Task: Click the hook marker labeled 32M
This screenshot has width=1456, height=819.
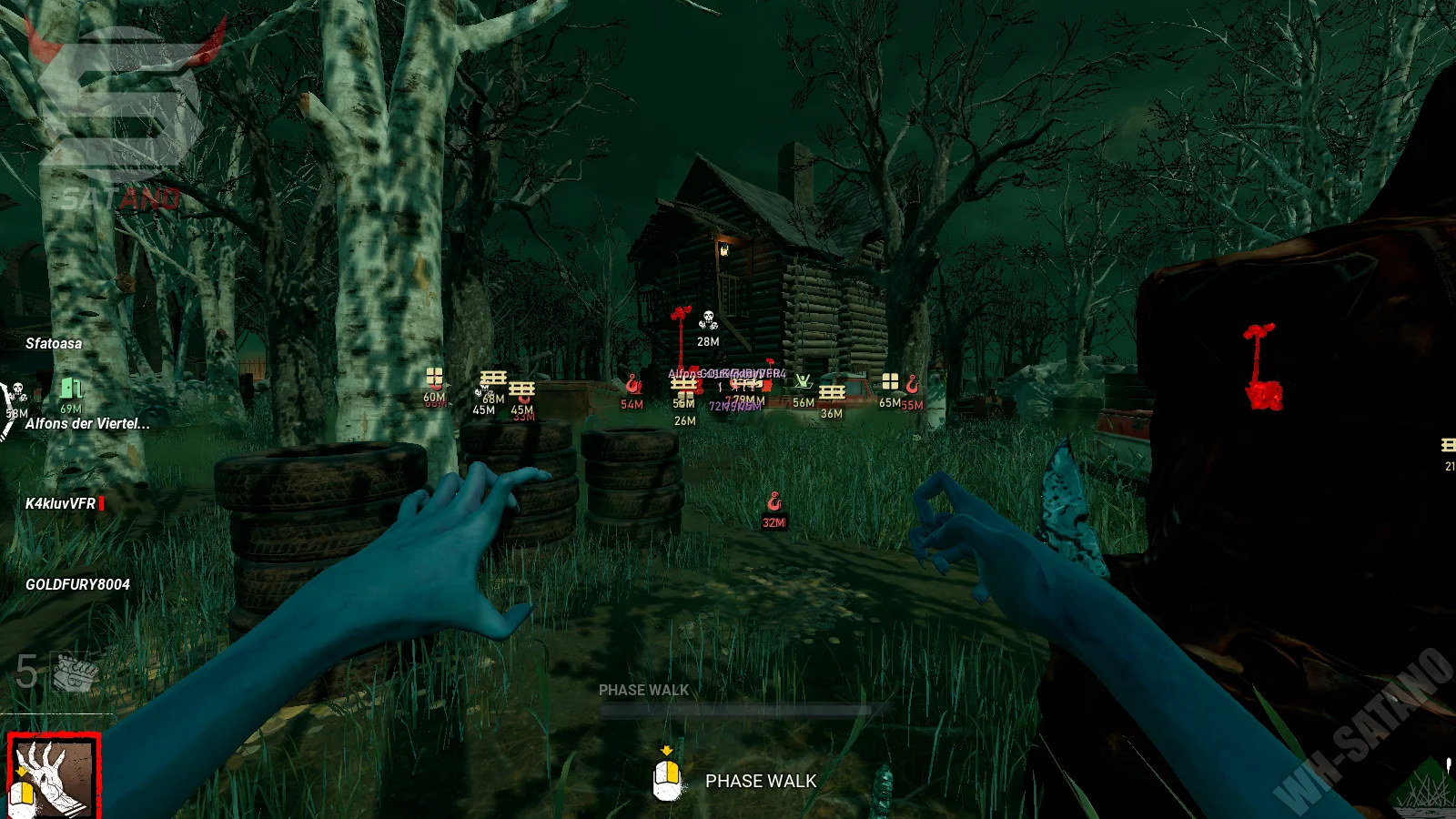Action: 774,502
